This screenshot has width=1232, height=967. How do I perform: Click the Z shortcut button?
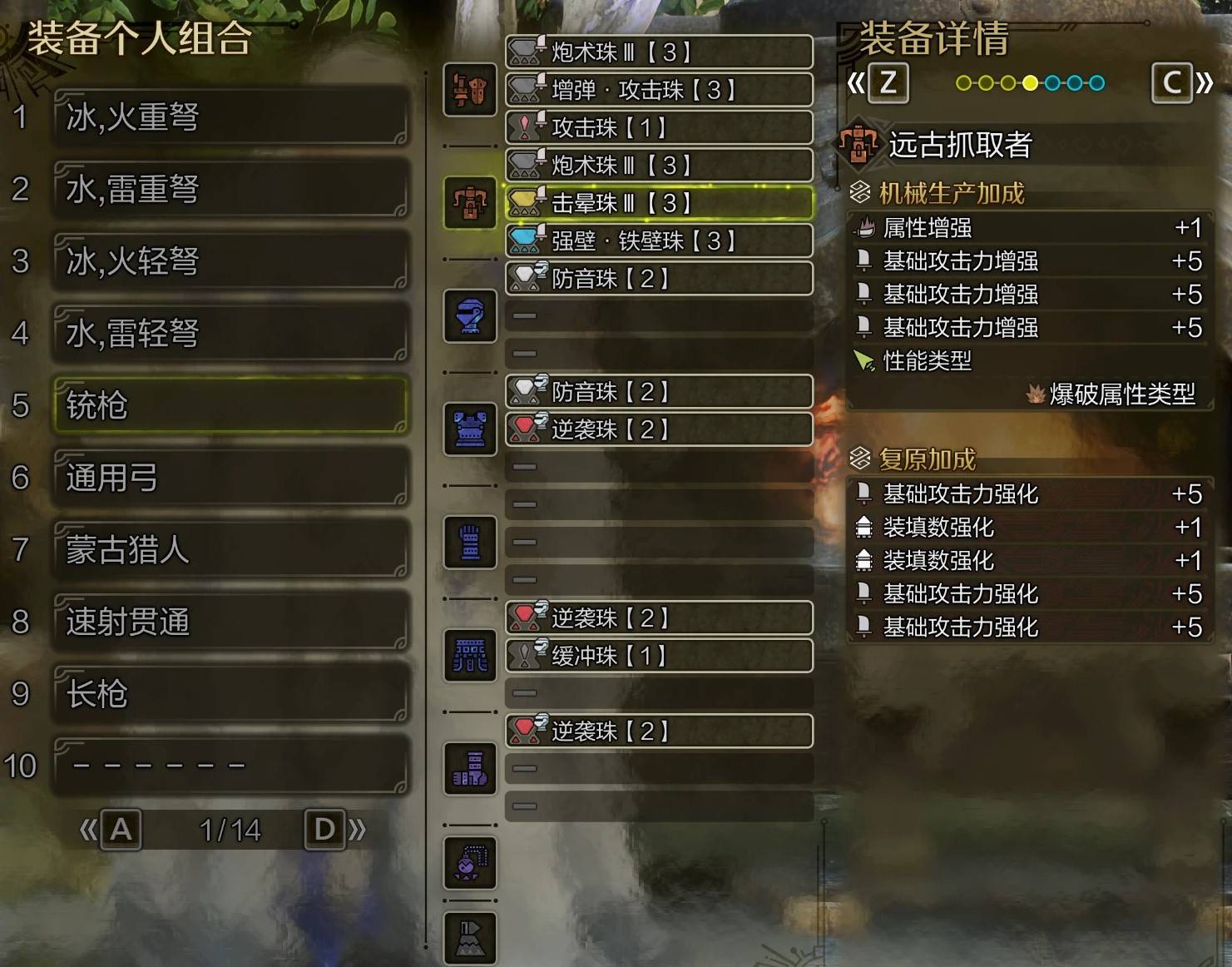888,83
